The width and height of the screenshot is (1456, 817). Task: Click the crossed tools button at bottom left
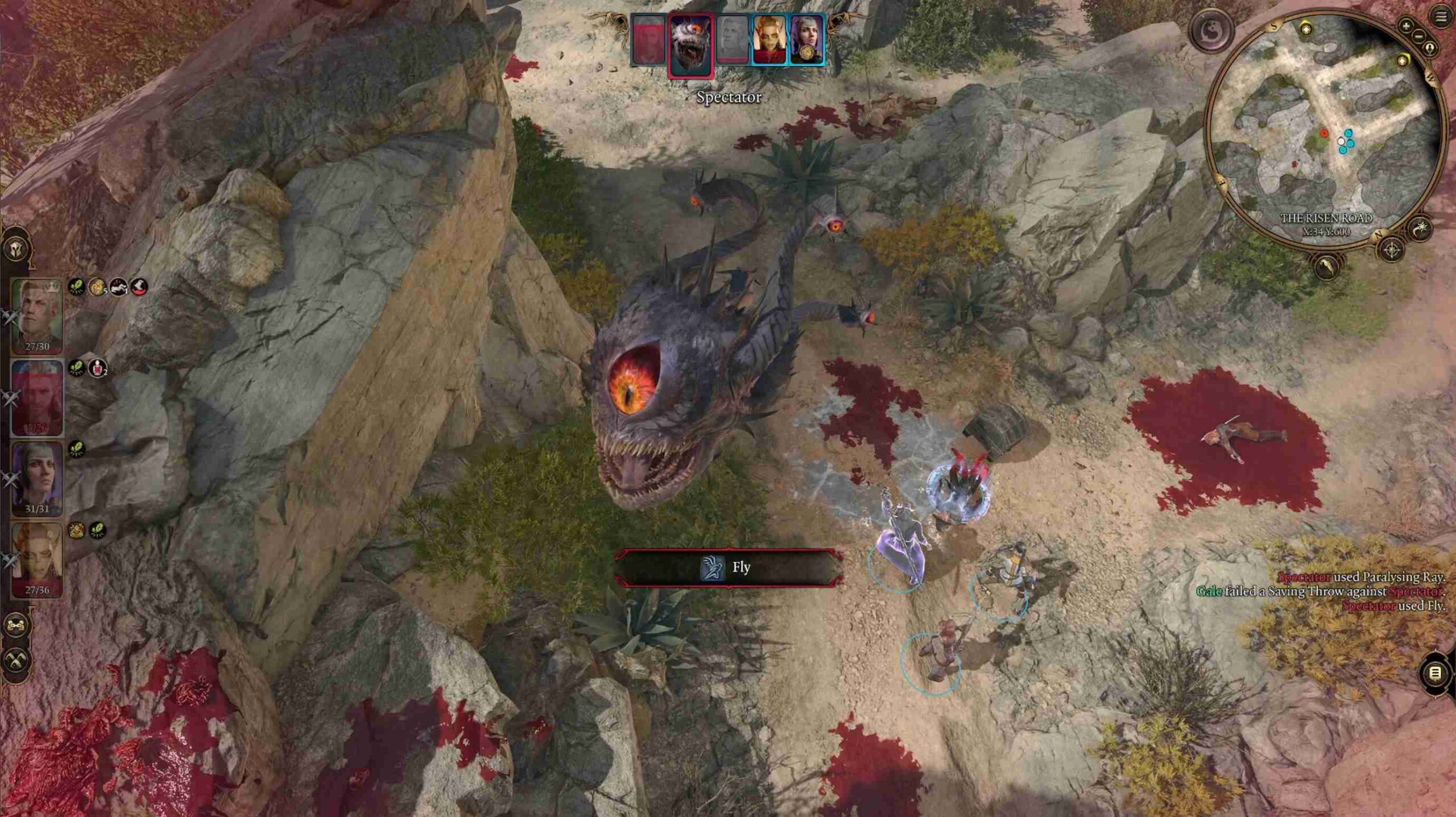click(16, 661)
